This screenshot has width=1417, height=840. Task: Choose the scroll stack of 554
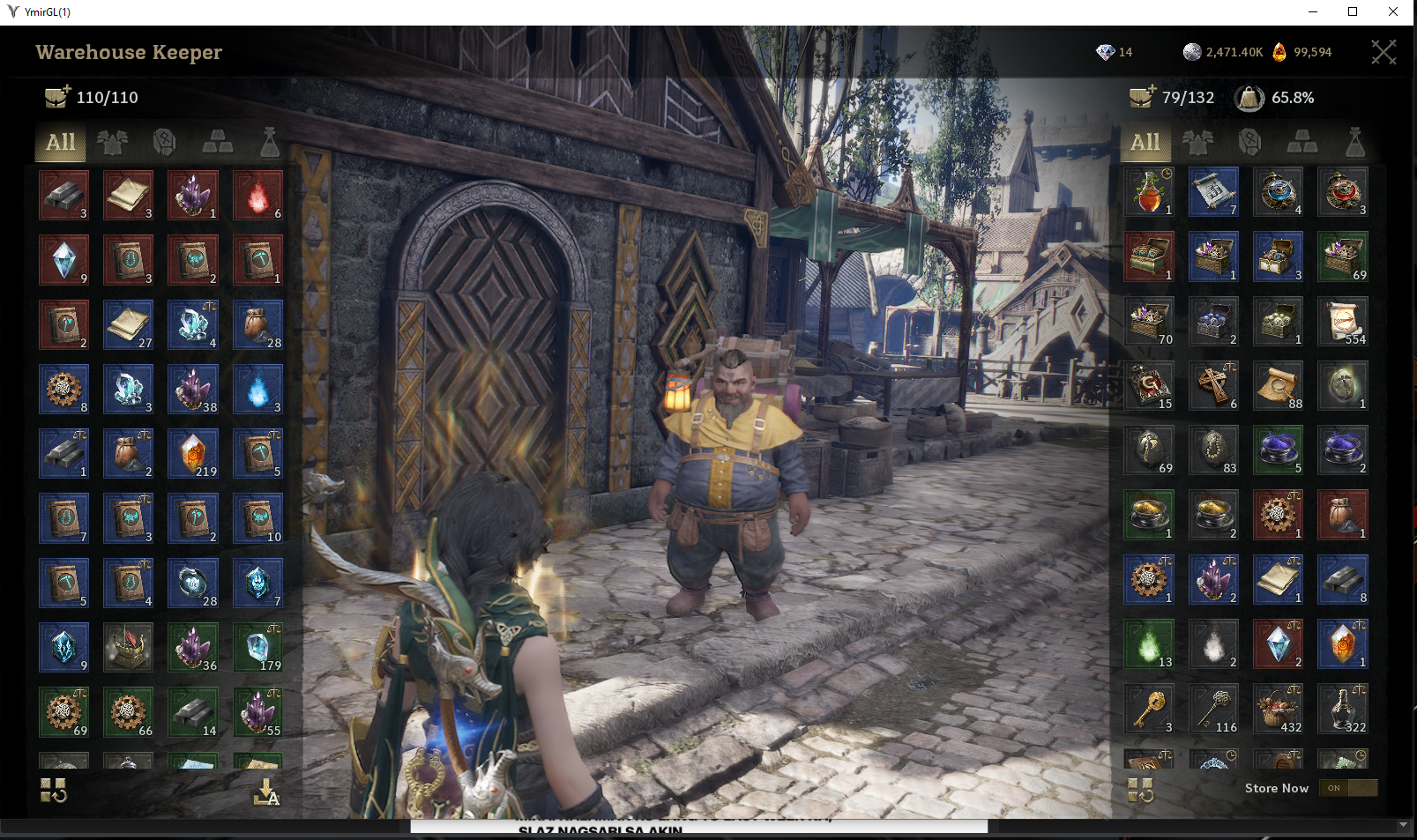1342,322
